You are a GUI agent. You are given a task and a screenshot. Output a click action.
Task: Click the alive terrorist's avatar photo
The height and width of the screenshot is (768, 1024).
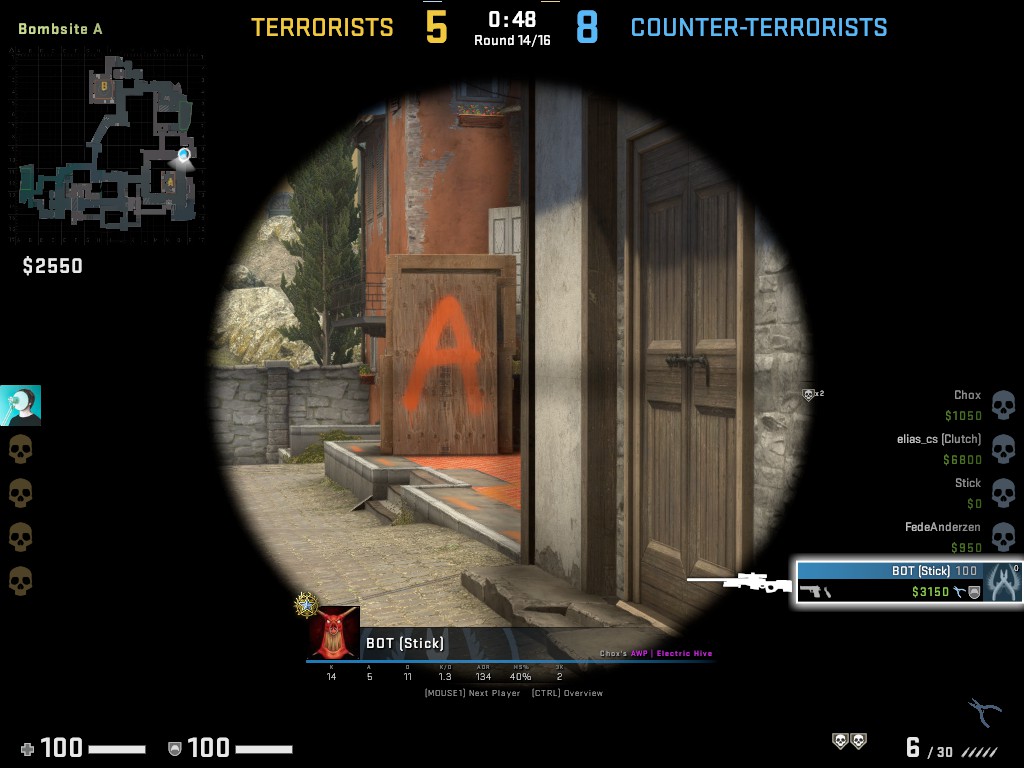coord(20,405)
